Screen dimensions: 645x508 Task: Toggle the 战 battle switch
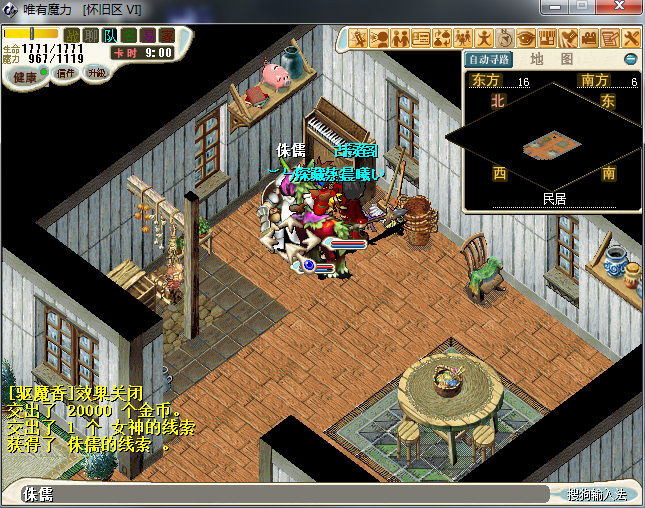click(x=71, y=36)
